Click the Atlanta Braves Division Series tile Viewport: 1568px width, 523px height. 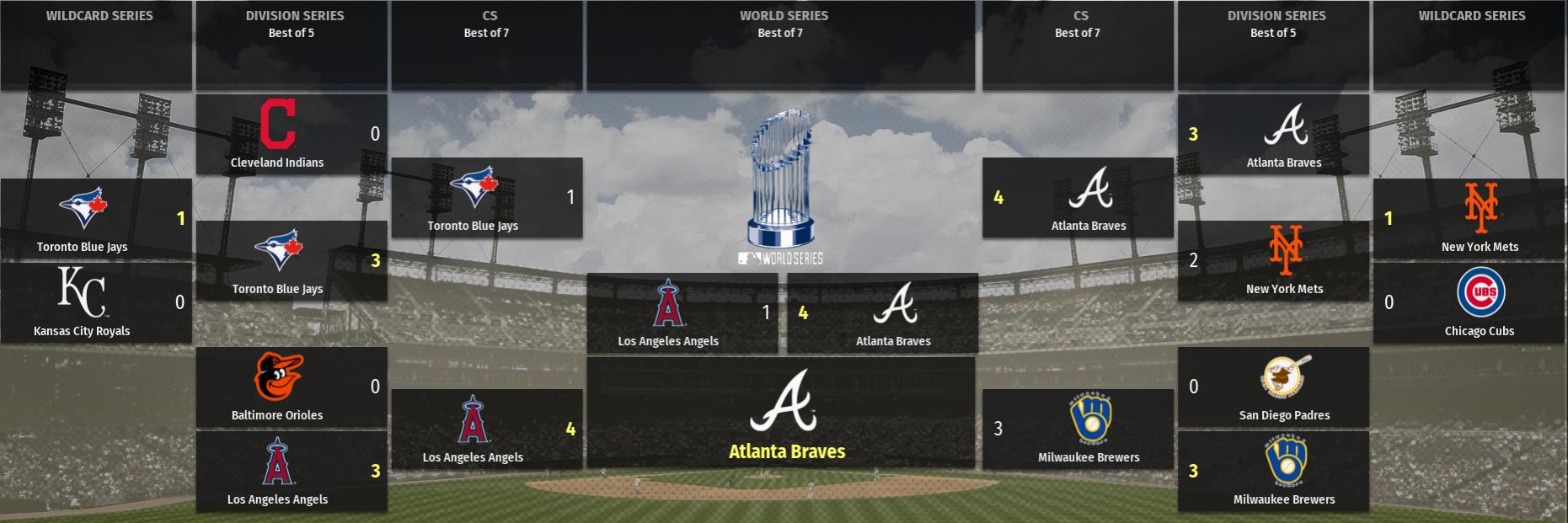(1273, 135)
